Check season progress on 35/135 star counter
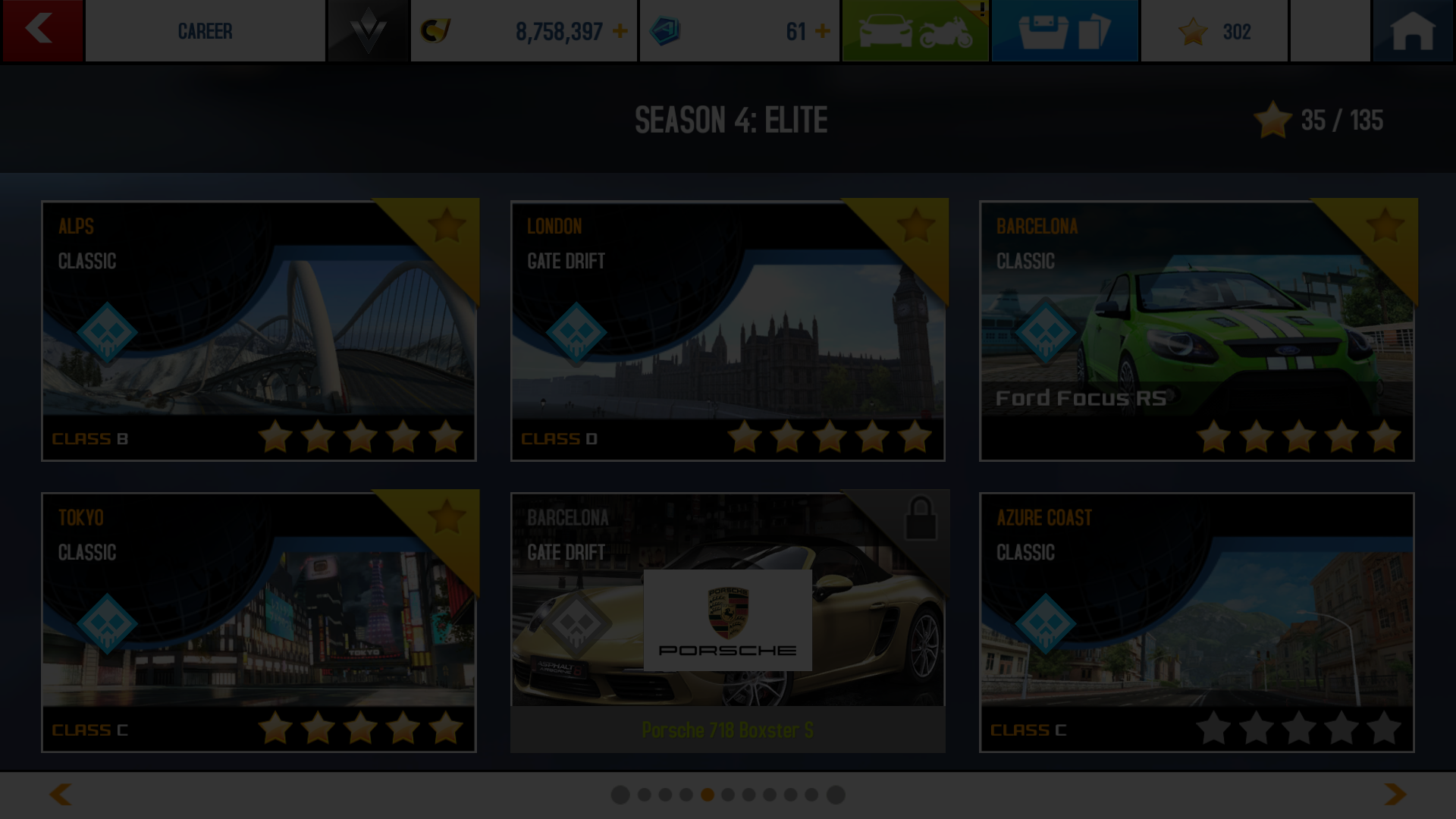Screen dimensions: 1456x819 coord(1320,120)
